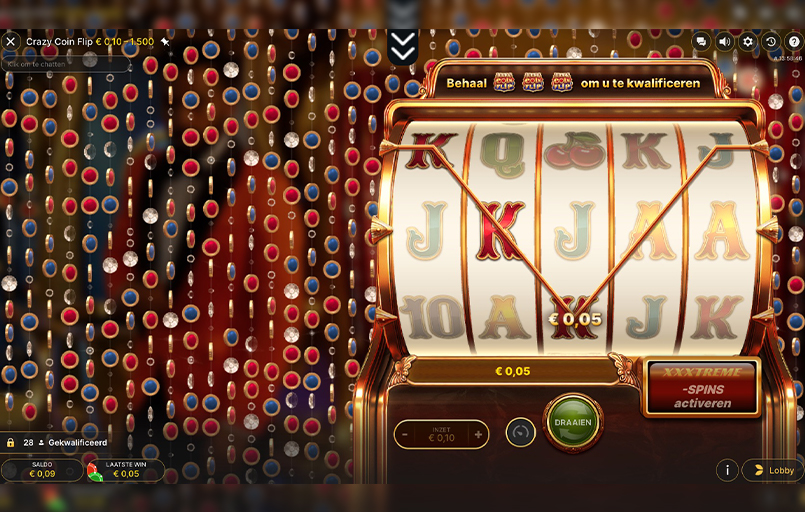Open the chat speech-bubble icon
This screenshot has width=805, height=512.
(x=701, y=42)
